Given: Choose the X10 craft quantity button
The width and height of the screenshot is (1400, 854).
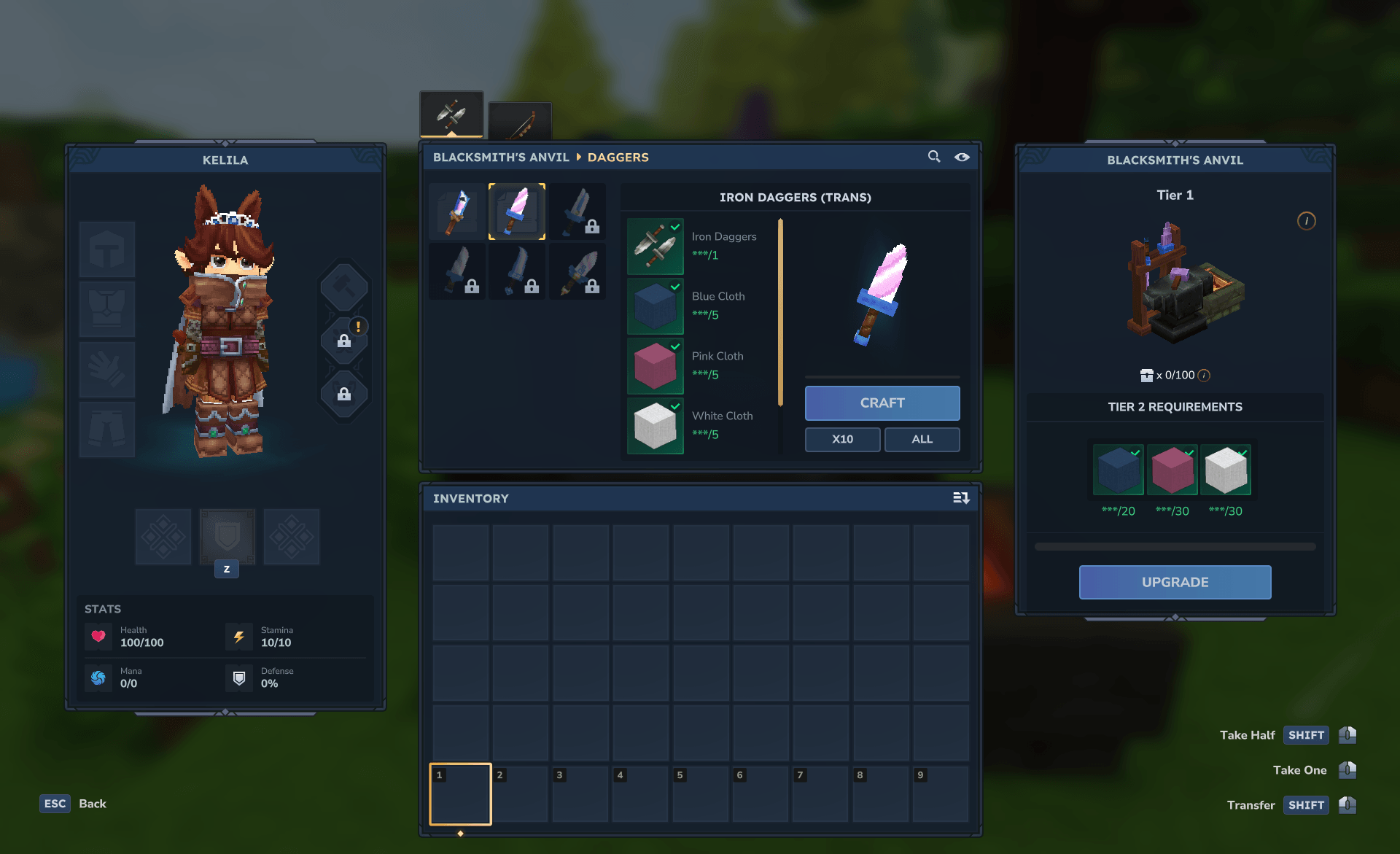Looking at the screenshot, I should pos(842,439).
